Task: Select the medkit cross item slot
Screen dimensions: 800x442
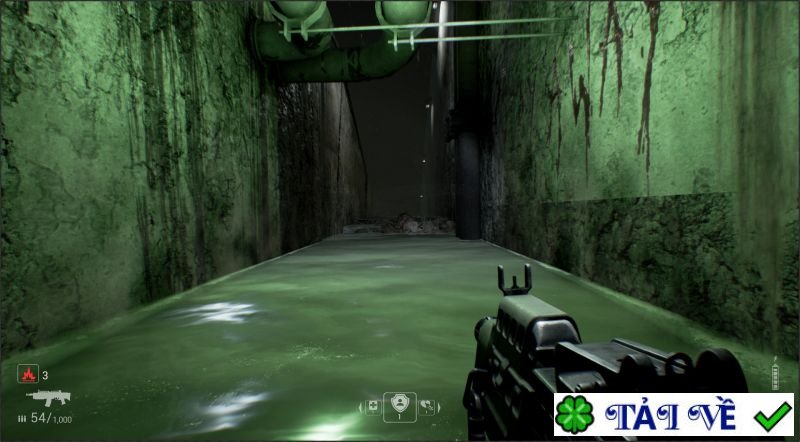Action: click(373, 406)
